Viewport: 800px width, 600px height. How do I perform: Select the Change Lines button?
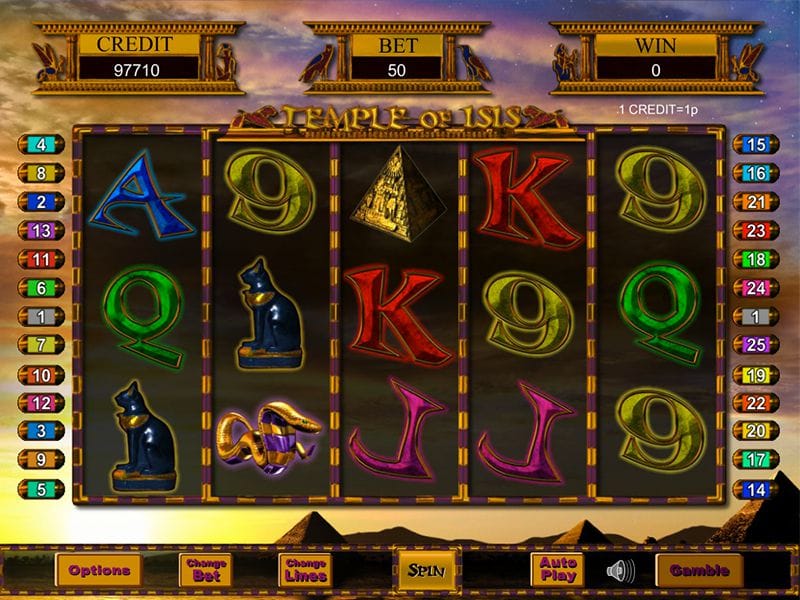pyautogui.click(x=305, y=571)
